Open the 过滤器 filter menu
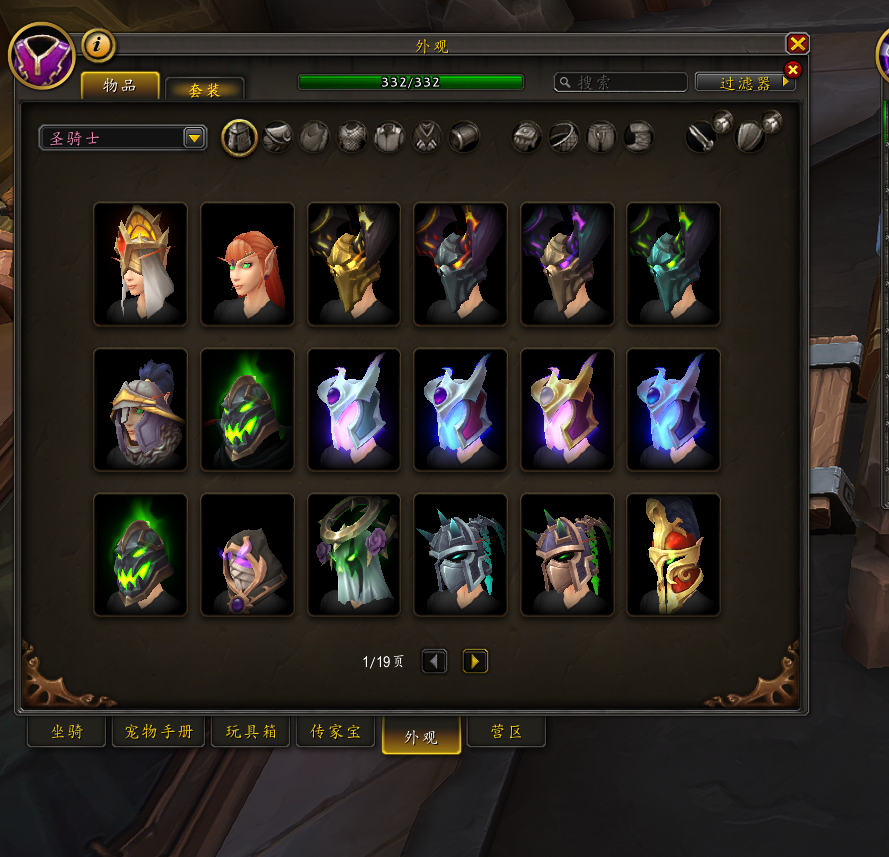 pyautogui.click(x=745, y=83)
